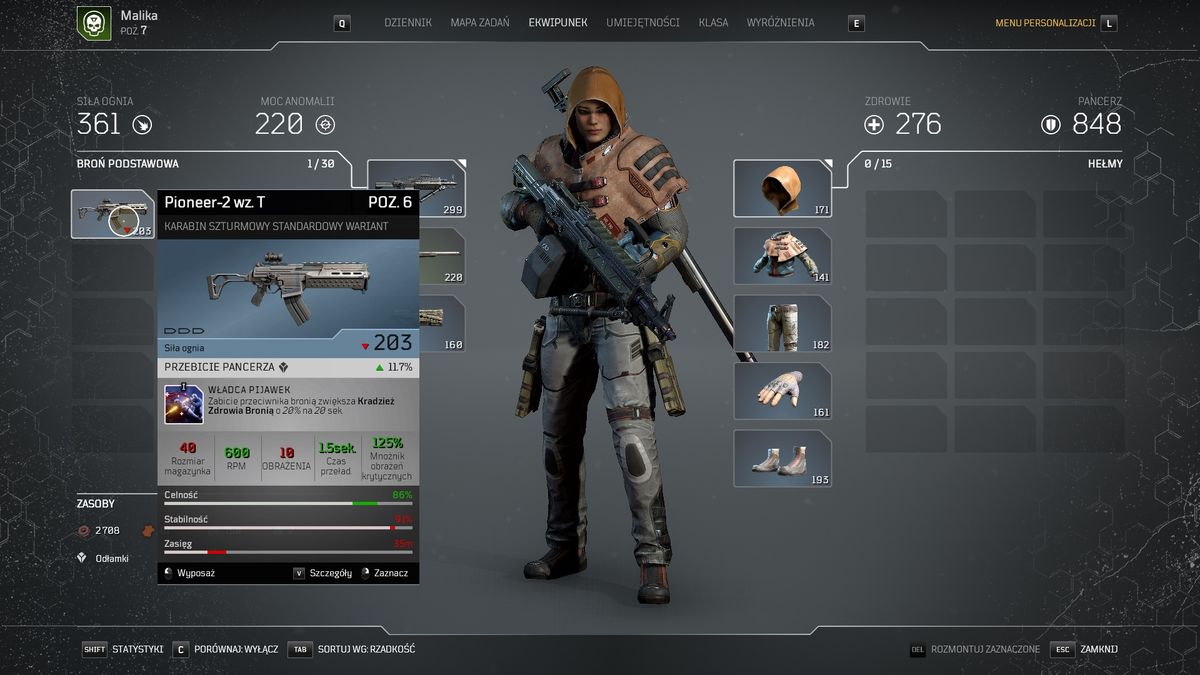Show the Wyróżnienia tab

tap(780, 22)
